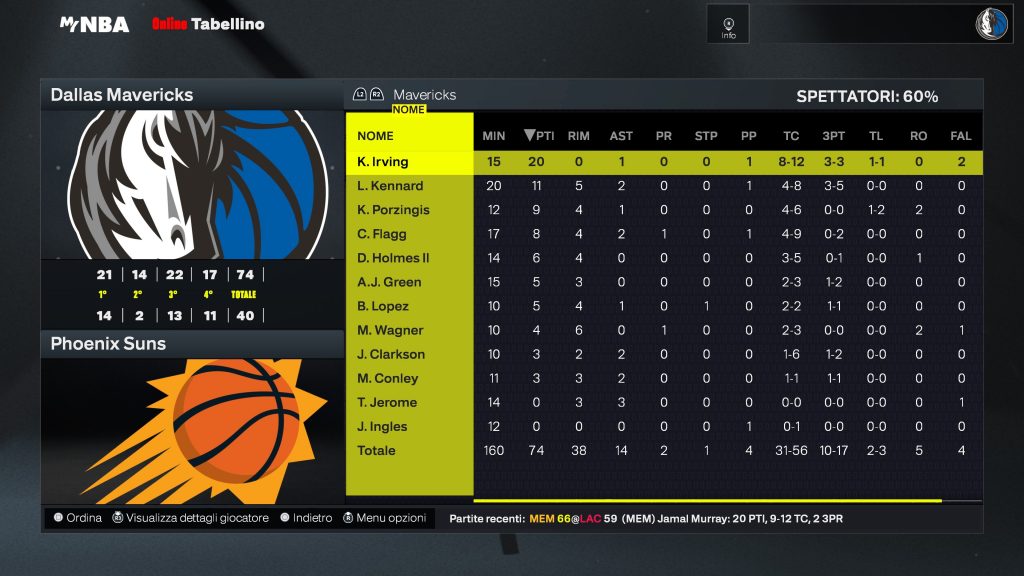Screen dimensions: 1024x576
Task: Select the Dallas Mavericks team panel
Action: pyautogui.click(x=192, y=95)
